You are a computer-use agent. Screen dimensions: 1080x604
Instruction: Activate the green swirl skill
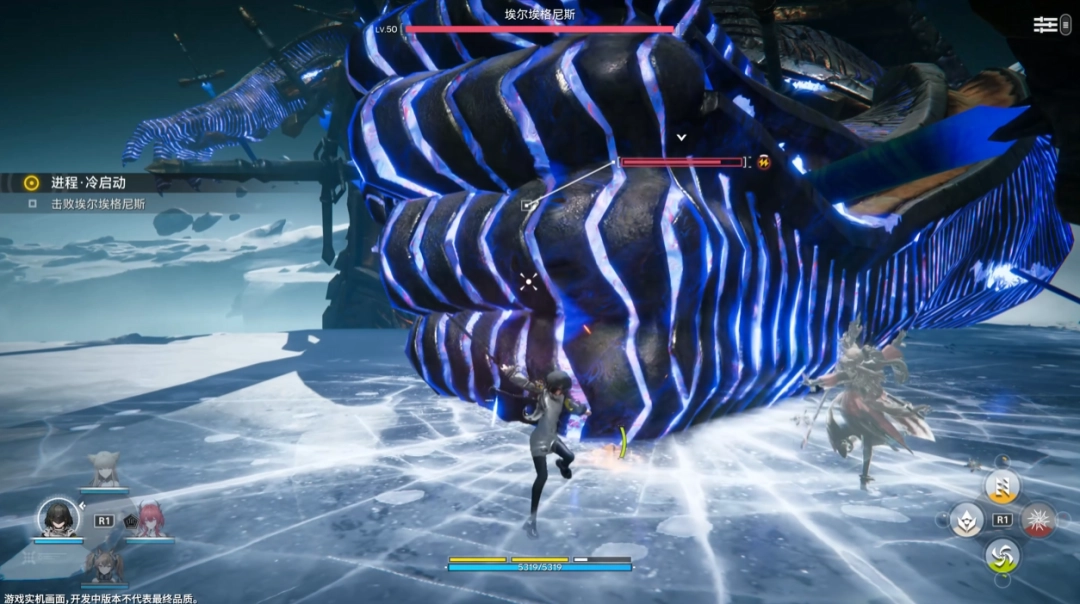[x=1001, y=555]
